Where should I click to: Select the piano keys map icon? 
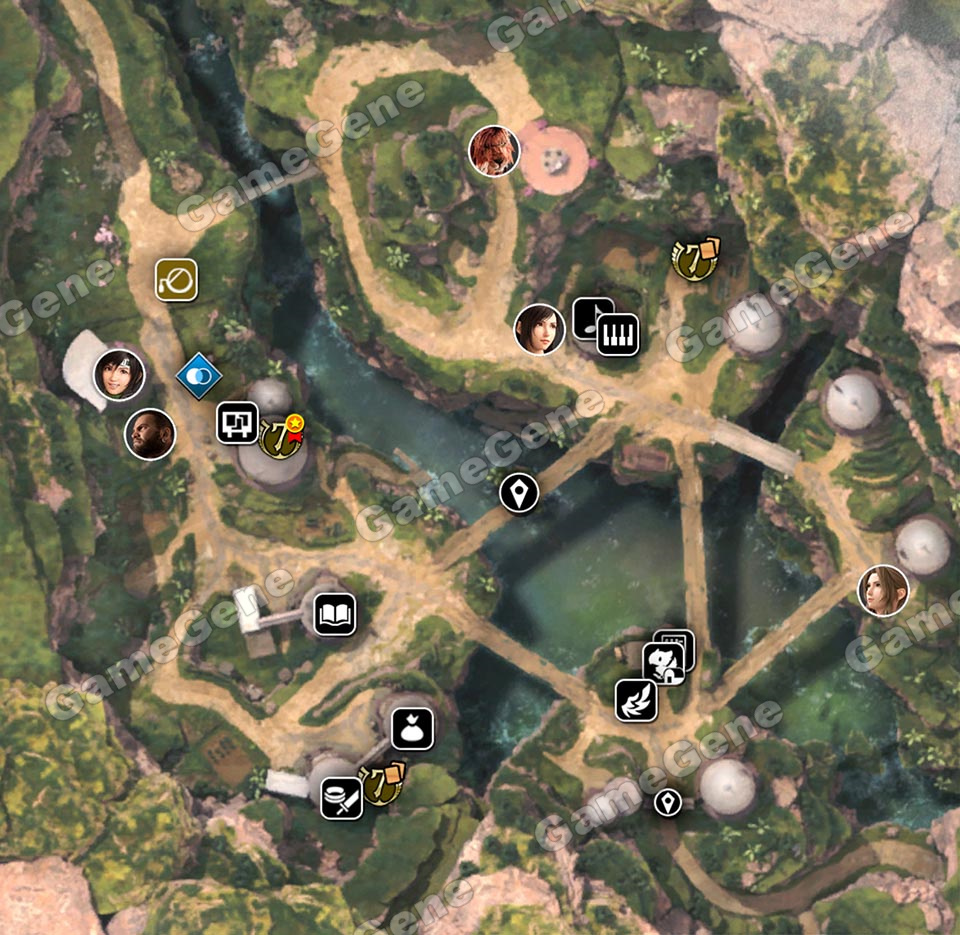(x=617, y=334)
